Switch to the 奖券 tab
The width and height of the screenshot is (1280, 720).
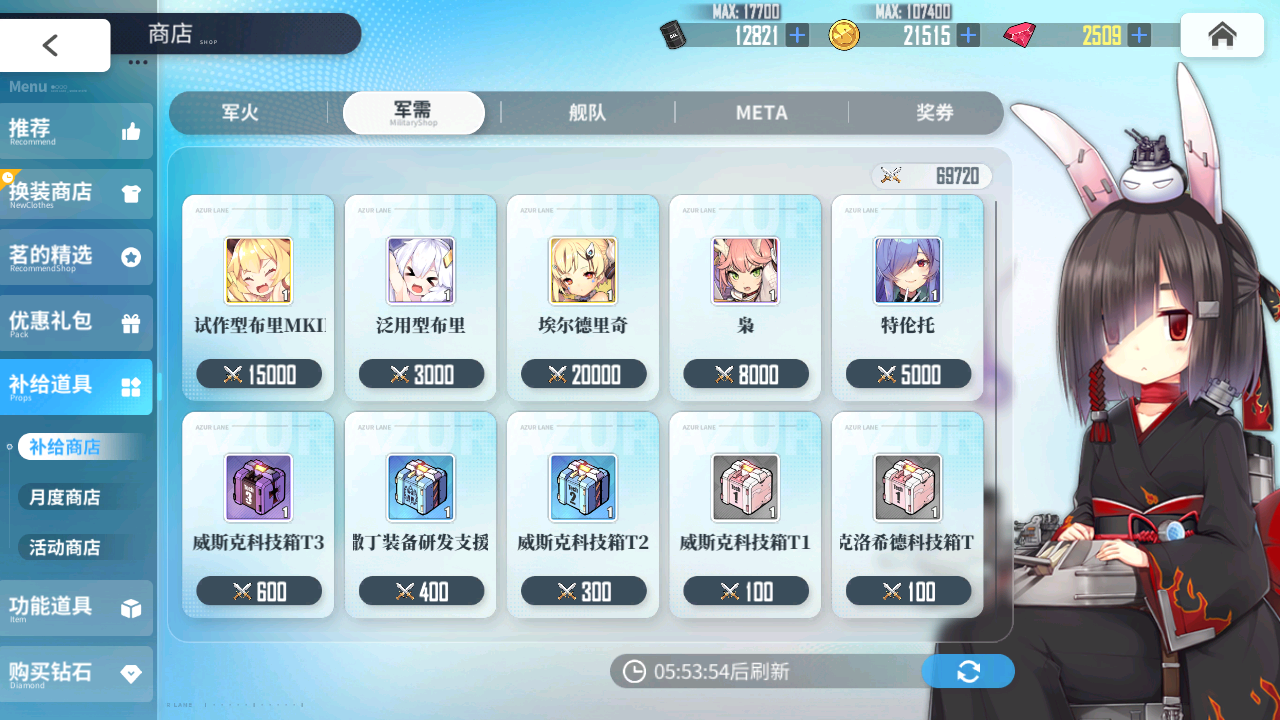click(x=934, y=113)
